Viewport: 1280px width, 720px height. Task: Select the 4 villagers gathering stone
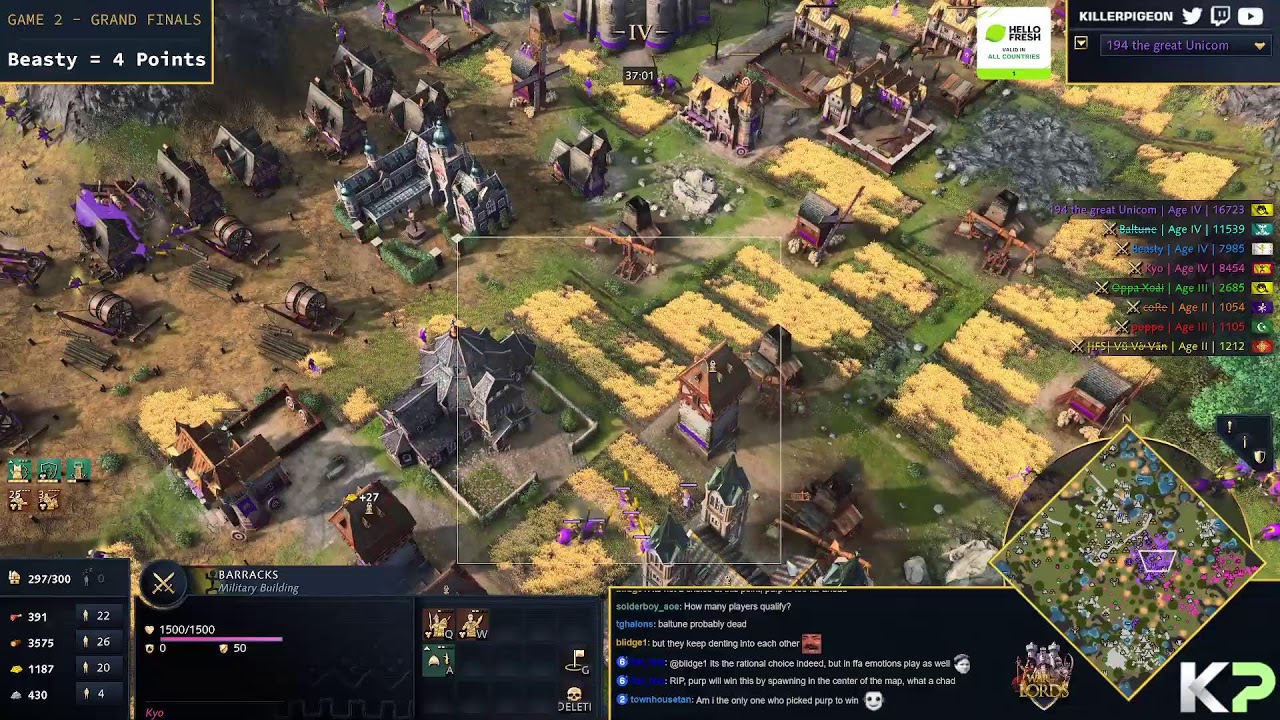pyautogui.click(x=95, y=694)
